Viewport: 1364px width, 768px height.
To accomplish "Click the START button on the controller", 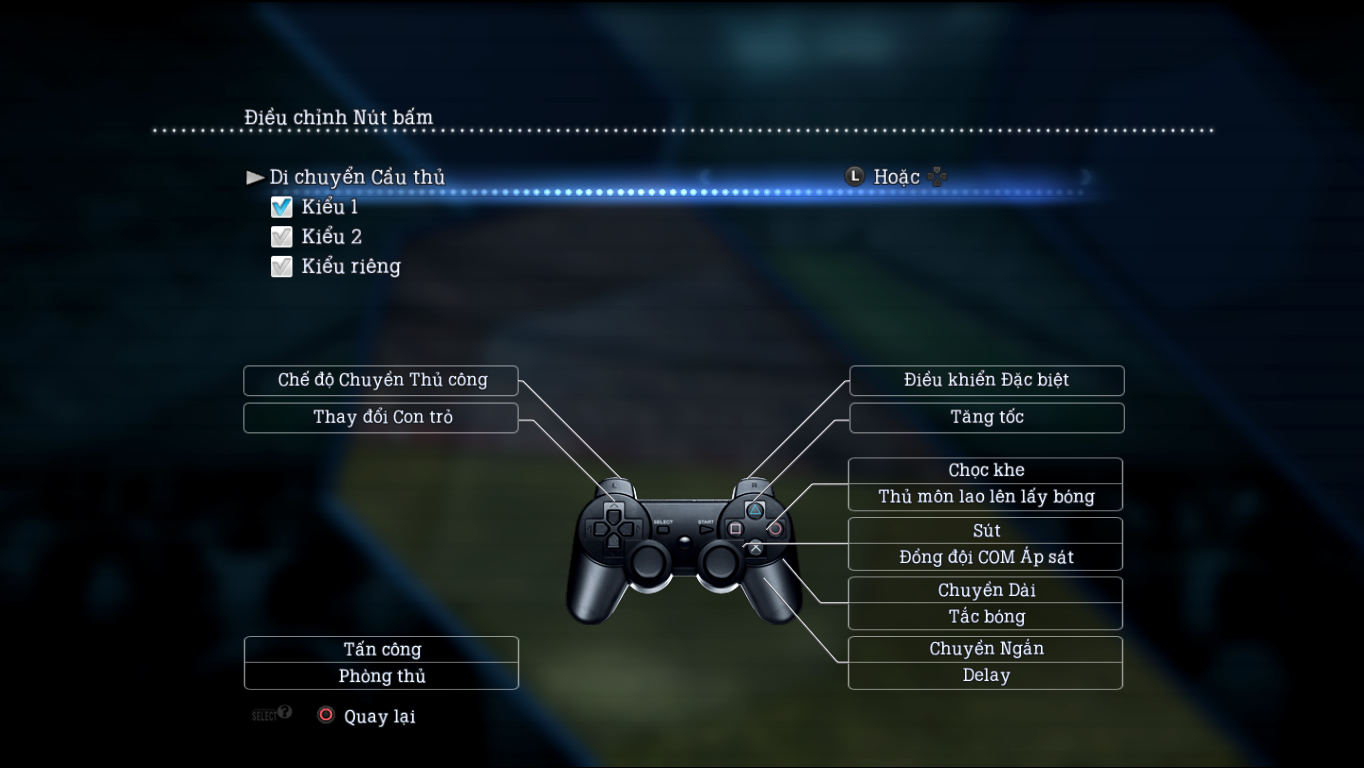I will point(707,530).
